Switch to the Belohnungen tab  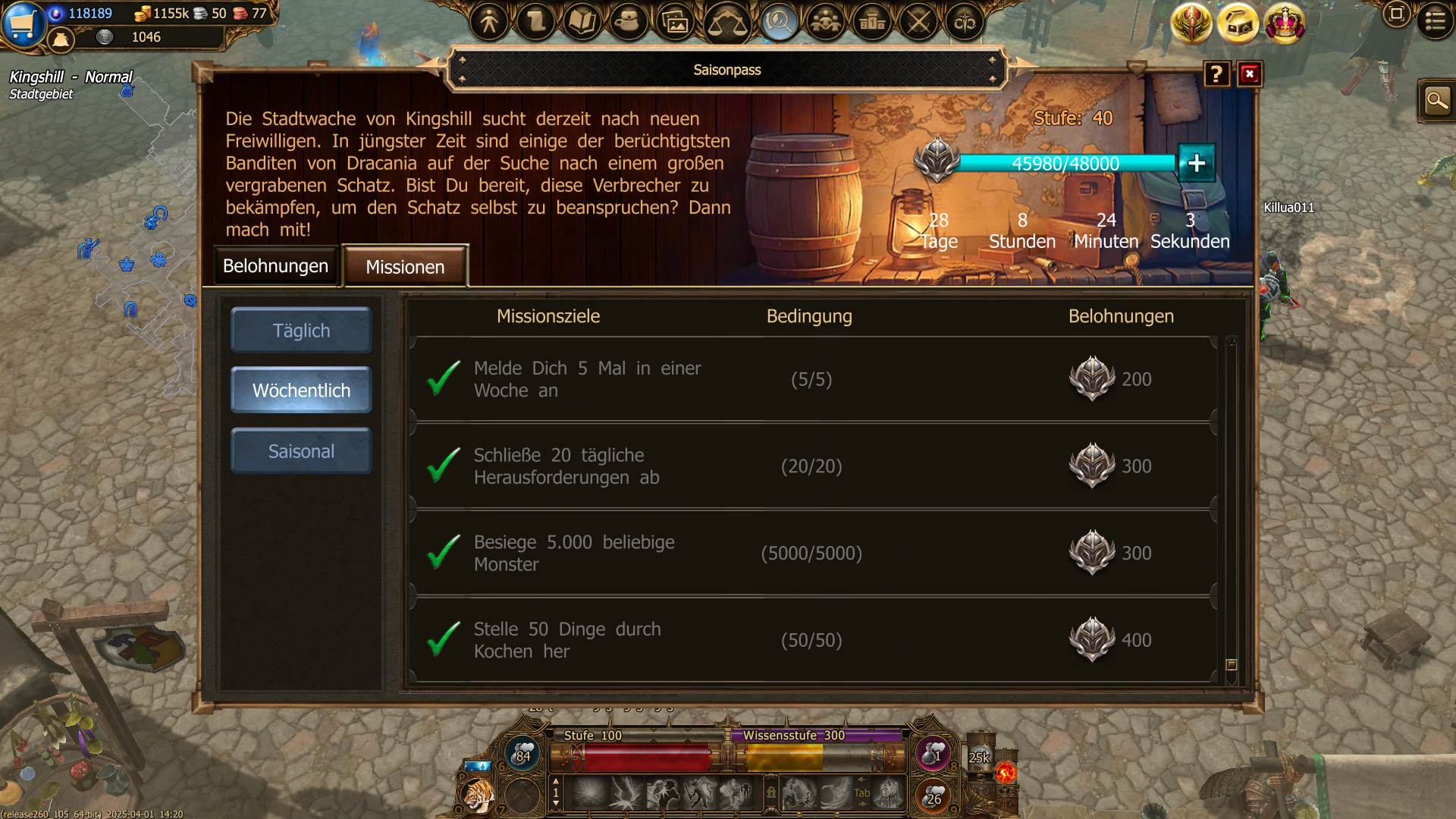pos(275,266)
